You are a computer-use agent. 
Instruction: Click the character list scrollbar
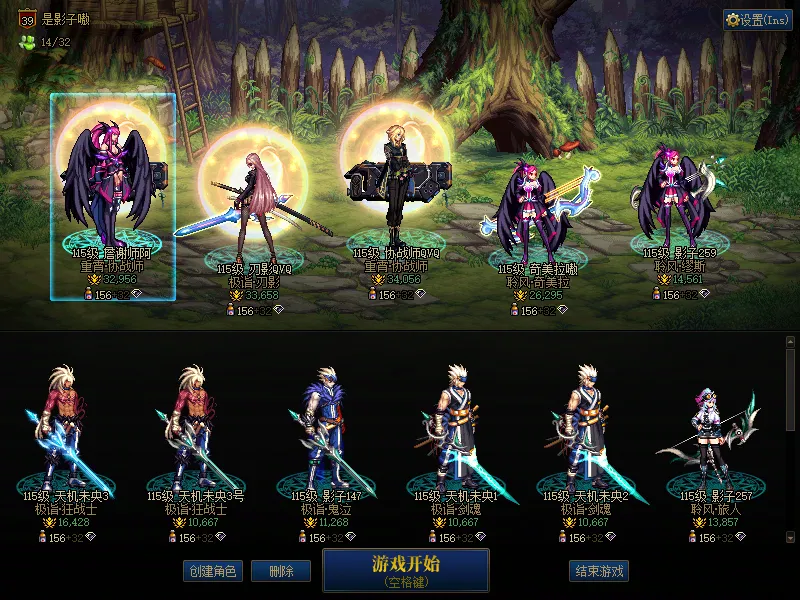[791, 440]
